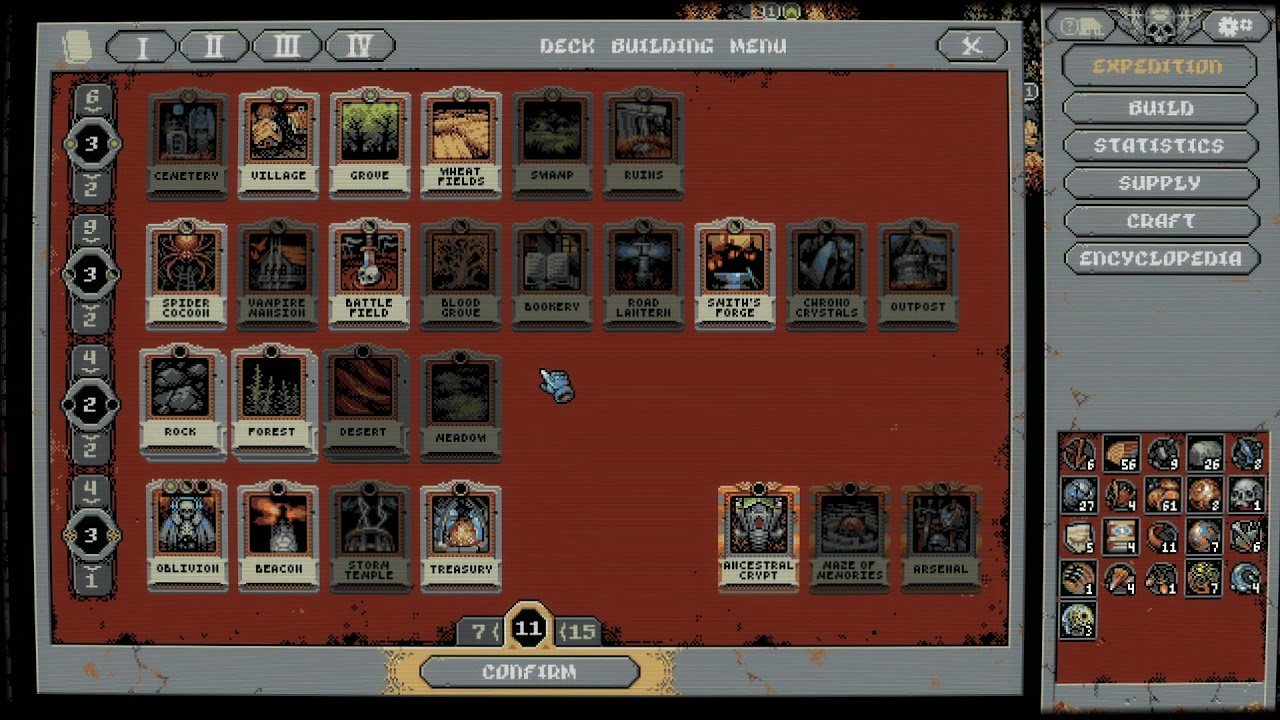
Task: Close the deck building menu
Action: click(x=971, y=46)
